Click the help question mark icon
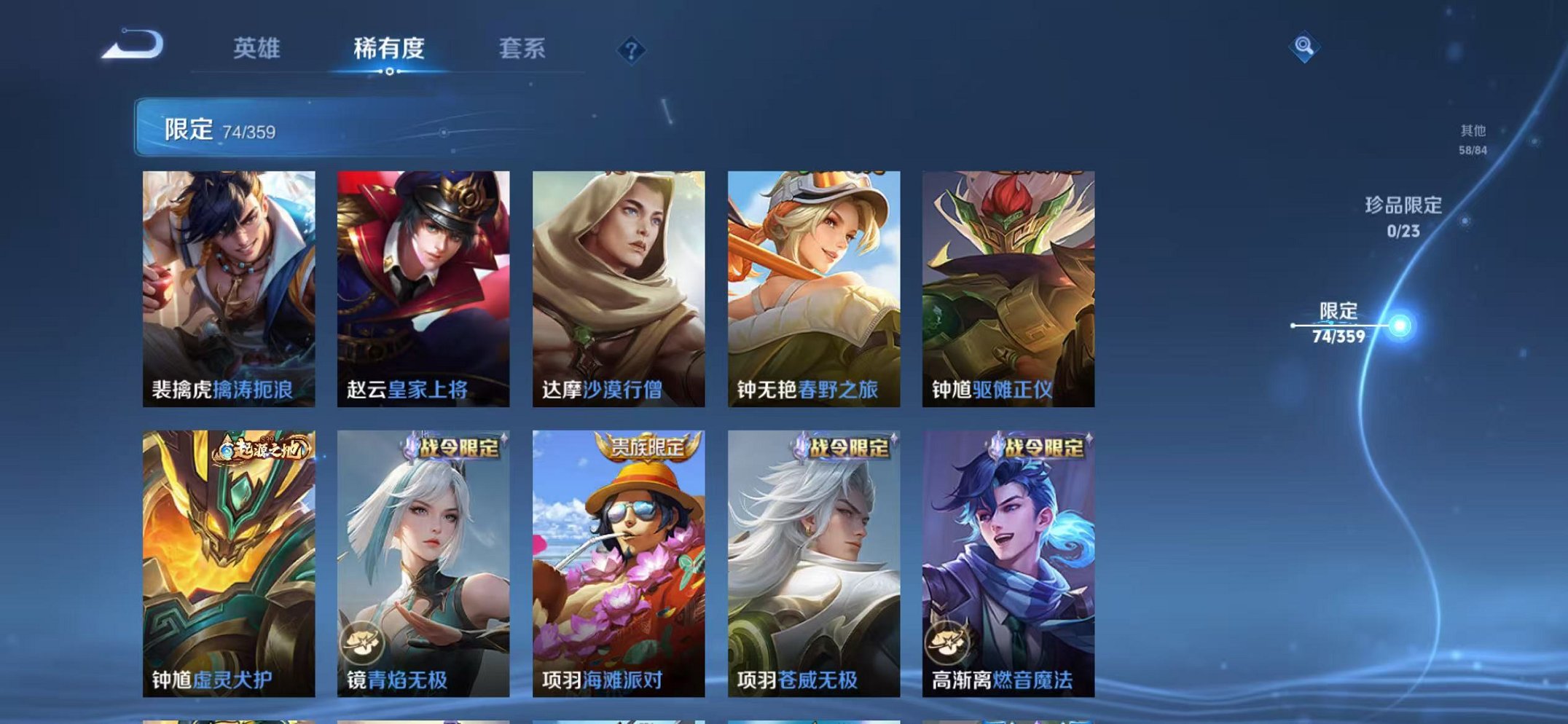Screen dimensions: 1568x724 tap(632, 50)
